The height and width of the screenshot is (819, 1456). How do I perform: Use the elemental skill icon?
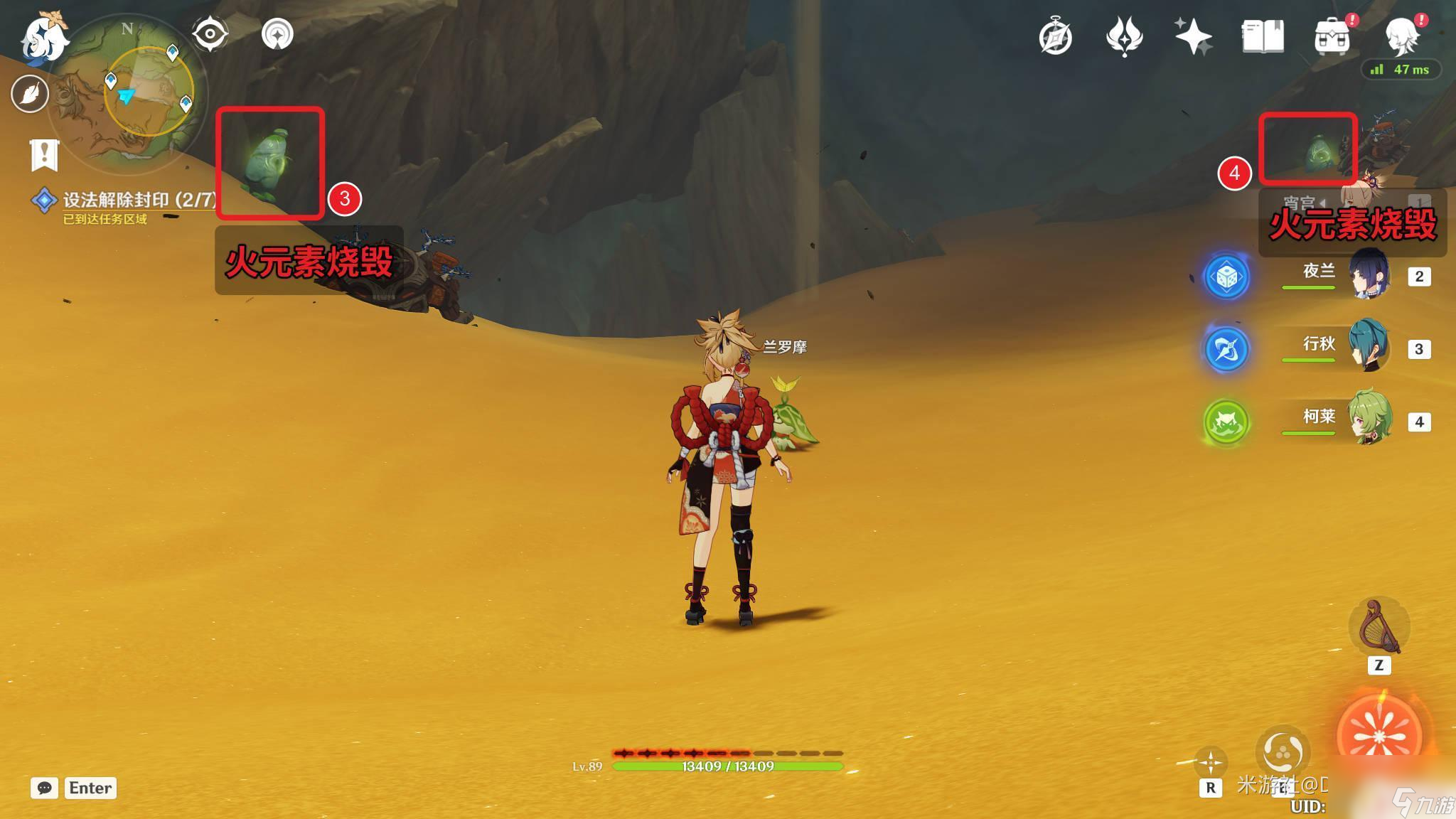tap(1283, 752)
